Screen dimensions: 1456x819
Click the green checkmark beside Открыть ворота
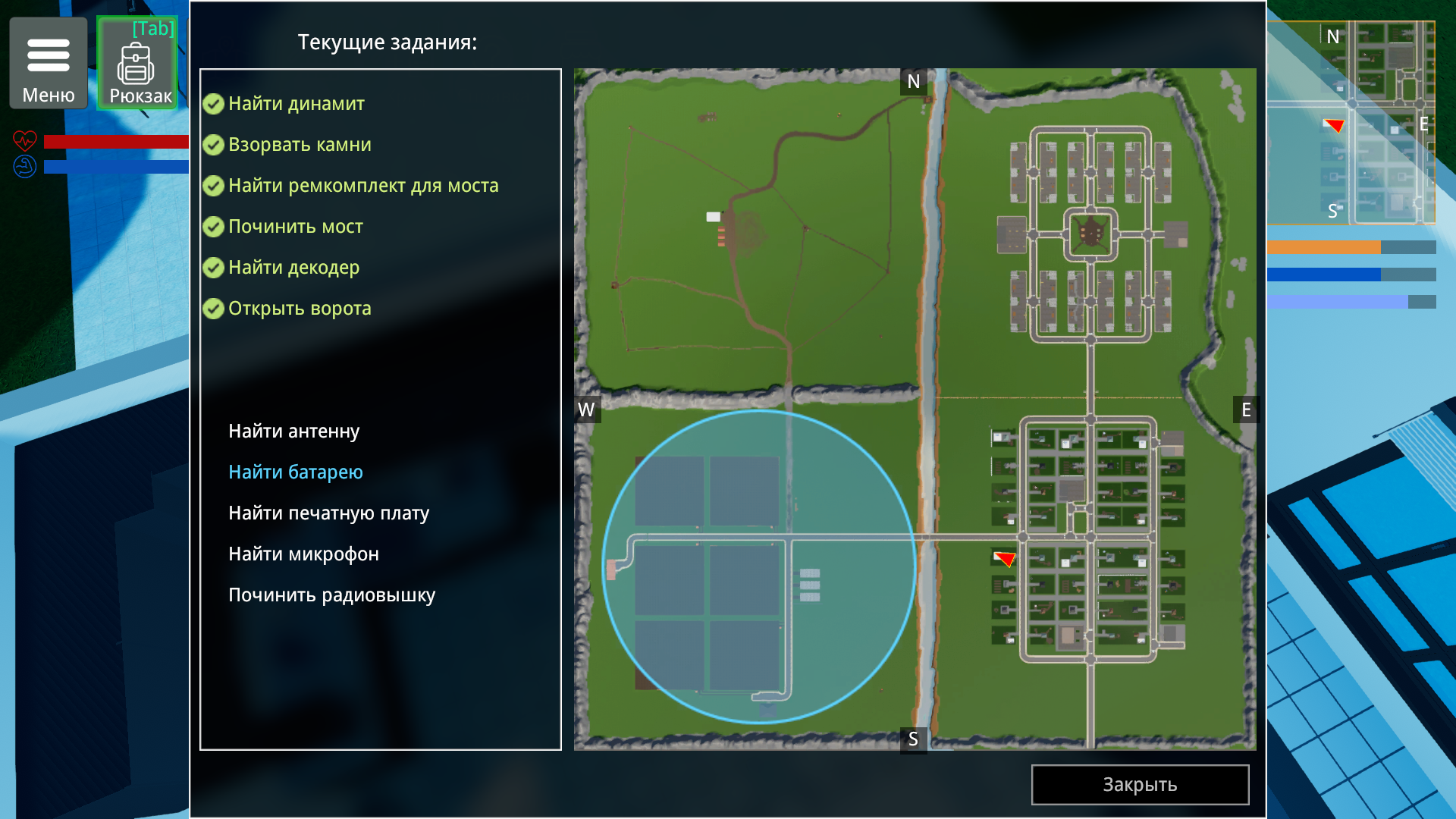pyautogui.click(x=213, y=308)
